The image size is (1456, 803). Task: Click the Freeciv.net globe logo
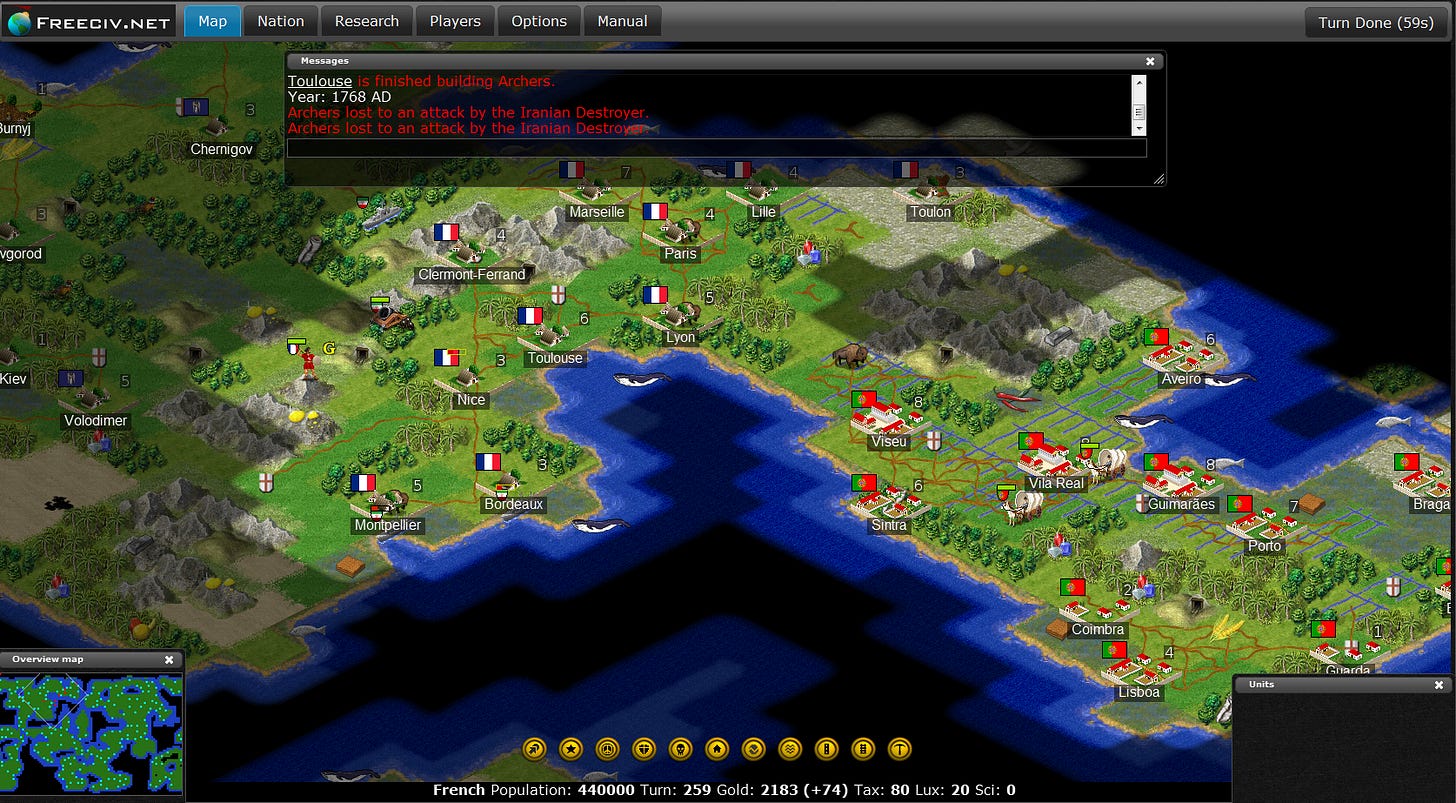(x=22, y=19)
